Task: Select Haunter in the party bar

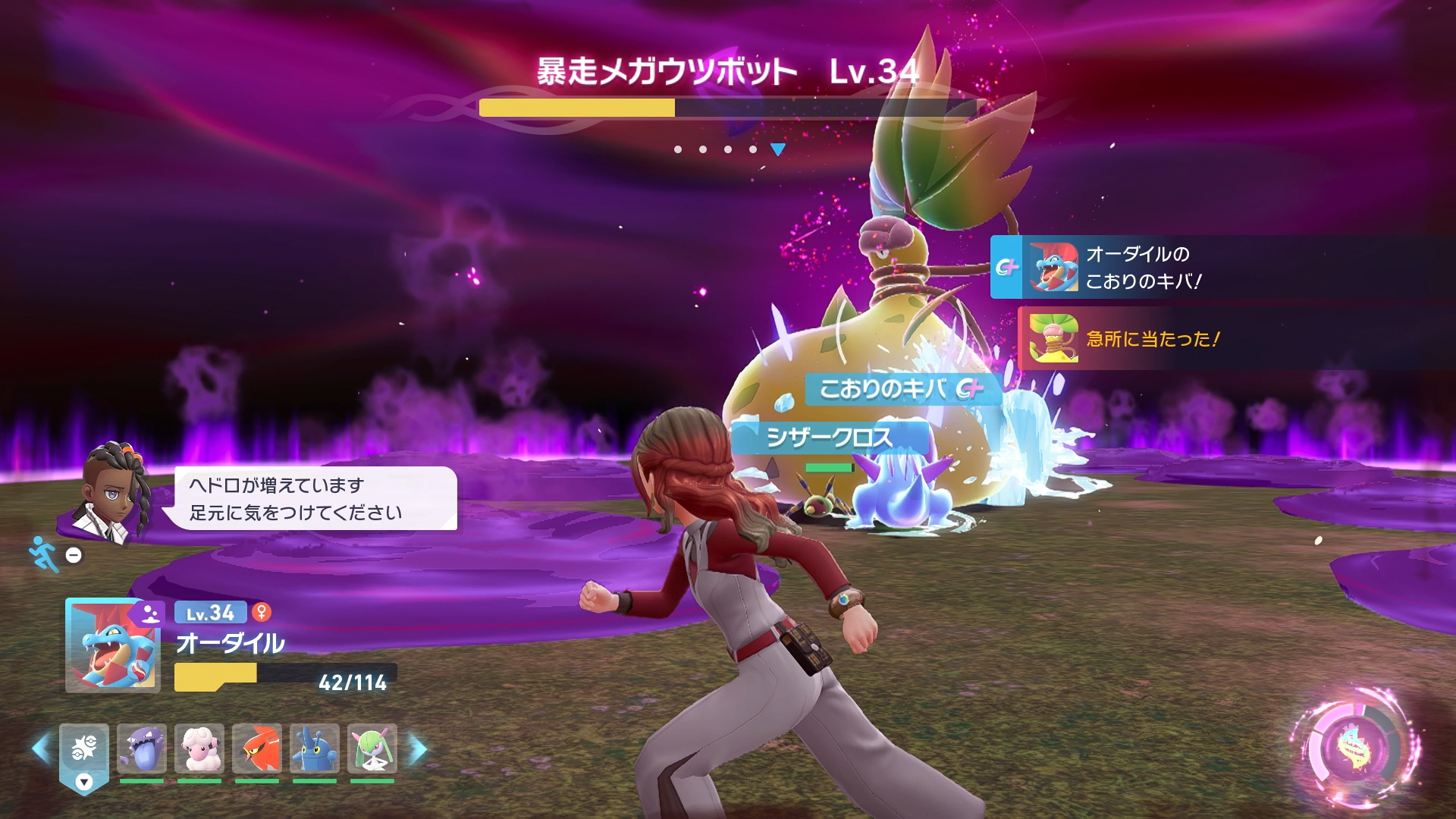Action: click(x=142, y=748)
